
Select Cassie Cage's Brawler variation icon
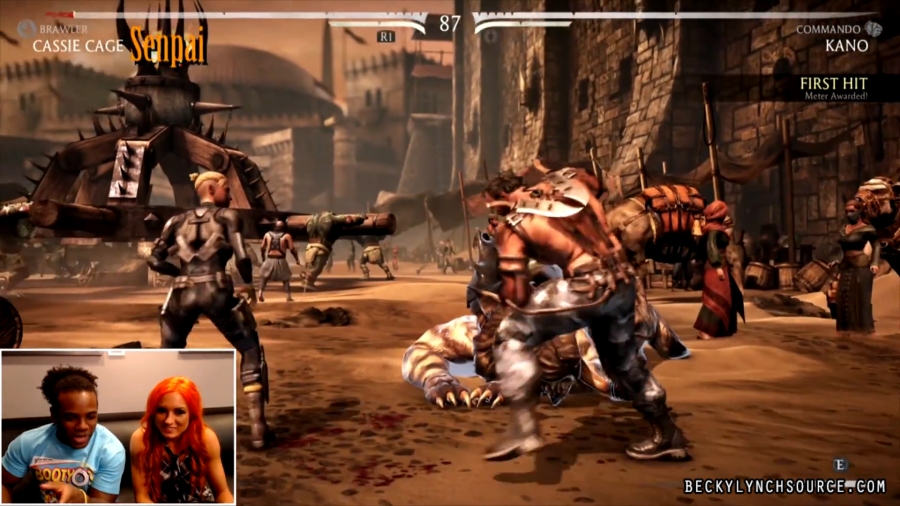[25, 29]
